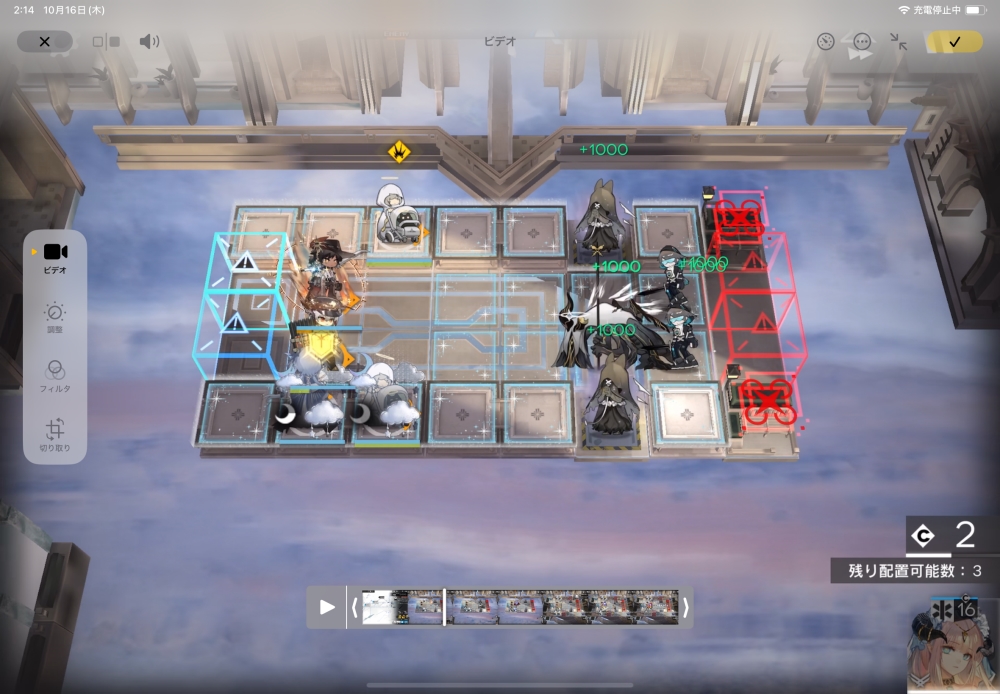Close the video editor with the X button
Screen dimensions: 1000x694
(x=44, y=41)
